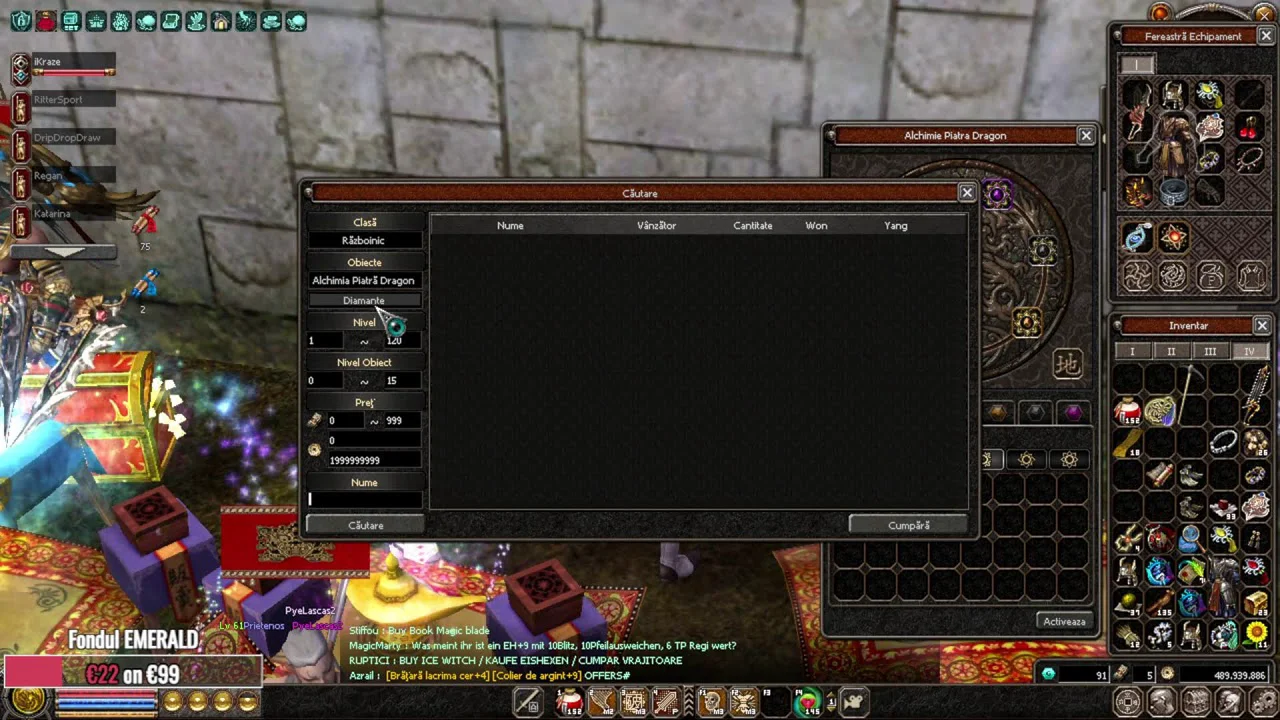Screen dimensions: 1280x720
Task: Use the red potion hotbar slot
Action: (x=570, y=702)
